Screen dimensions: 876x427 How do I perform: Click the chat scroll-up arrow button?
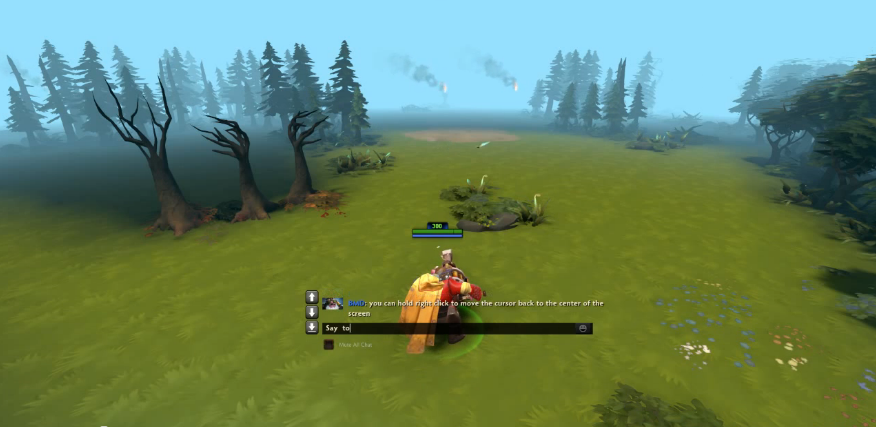point(312,297)
